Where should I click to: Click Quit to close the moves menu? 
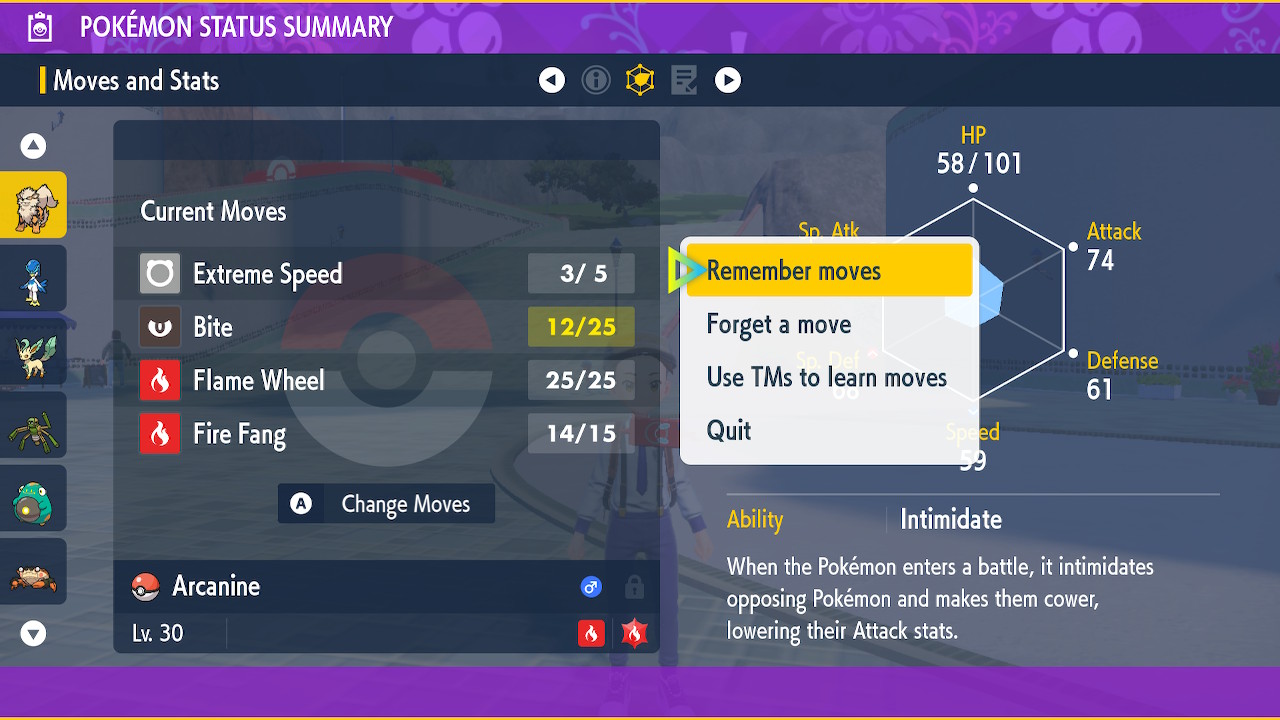point(729,430)
